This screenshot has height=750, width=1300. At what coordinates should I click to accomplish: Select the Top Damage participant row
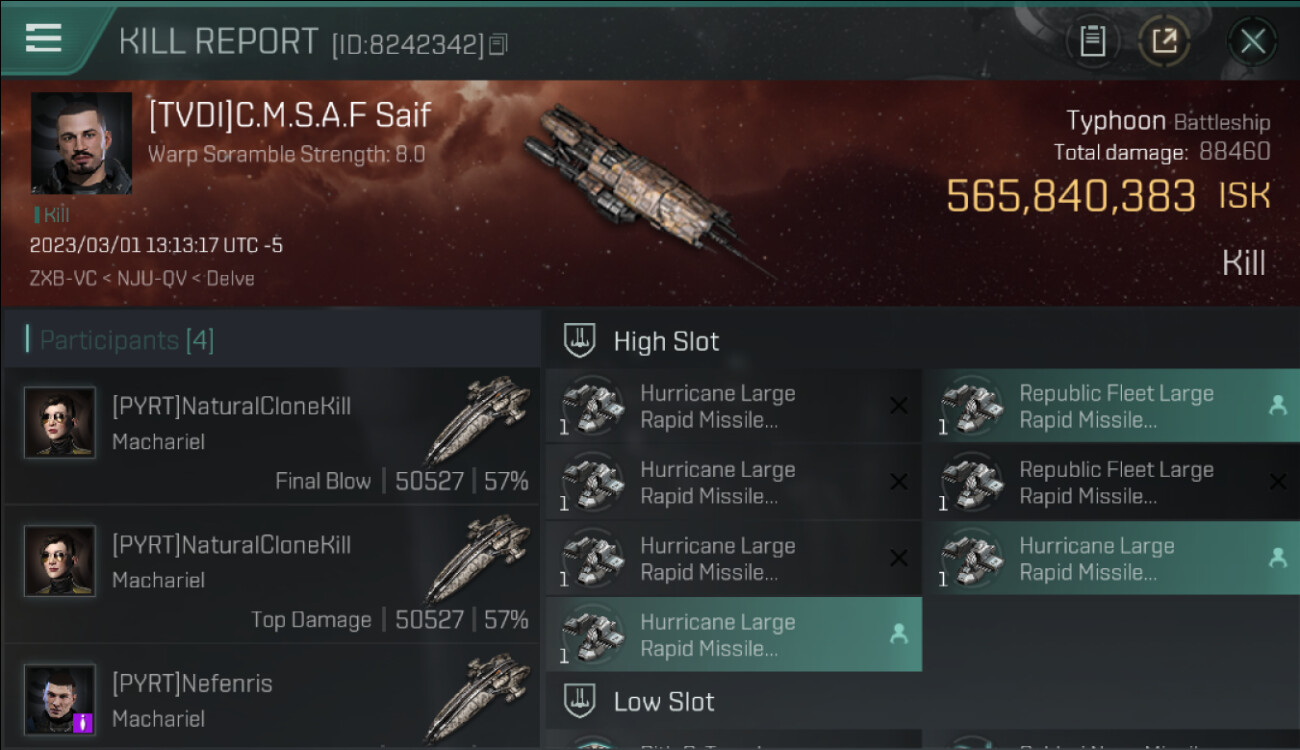[272, 574]
